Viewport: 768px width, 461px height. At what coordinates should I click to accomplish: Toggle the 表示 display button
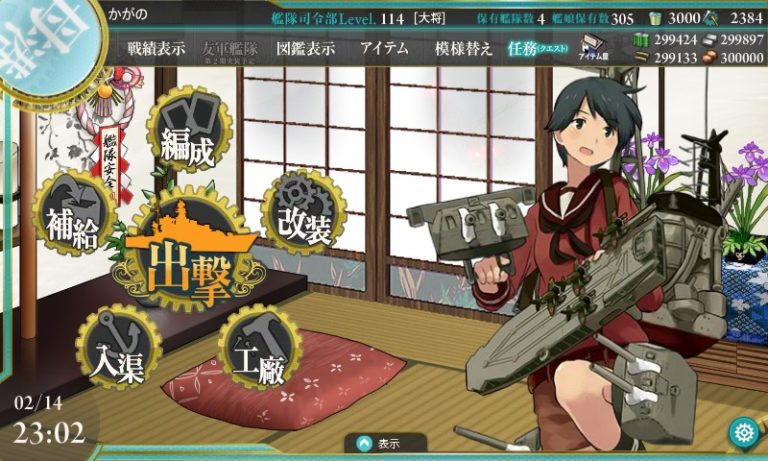[x=386, y=443]
